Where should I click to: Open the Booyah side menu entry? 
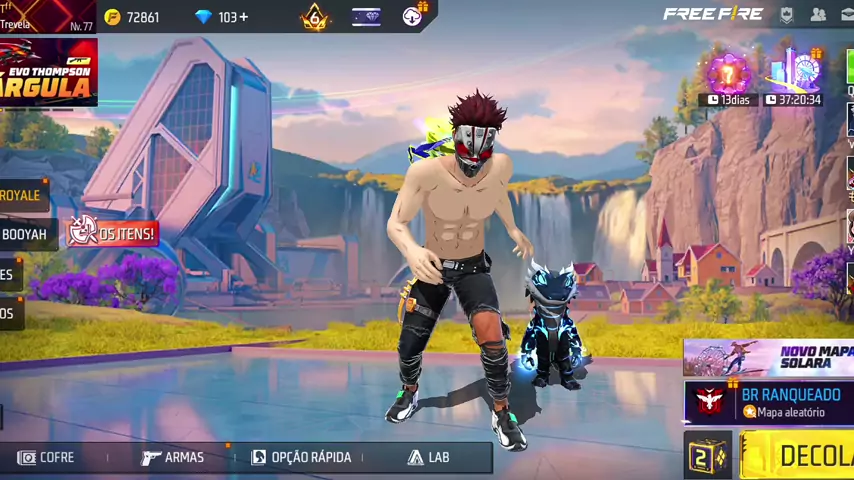coord(23,234)
